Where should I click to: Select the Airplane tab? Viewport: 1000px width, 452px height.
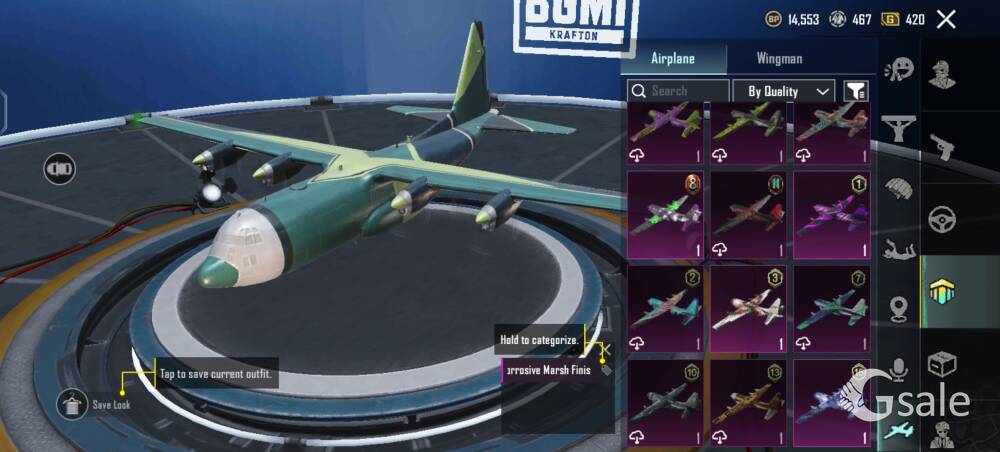673,58
